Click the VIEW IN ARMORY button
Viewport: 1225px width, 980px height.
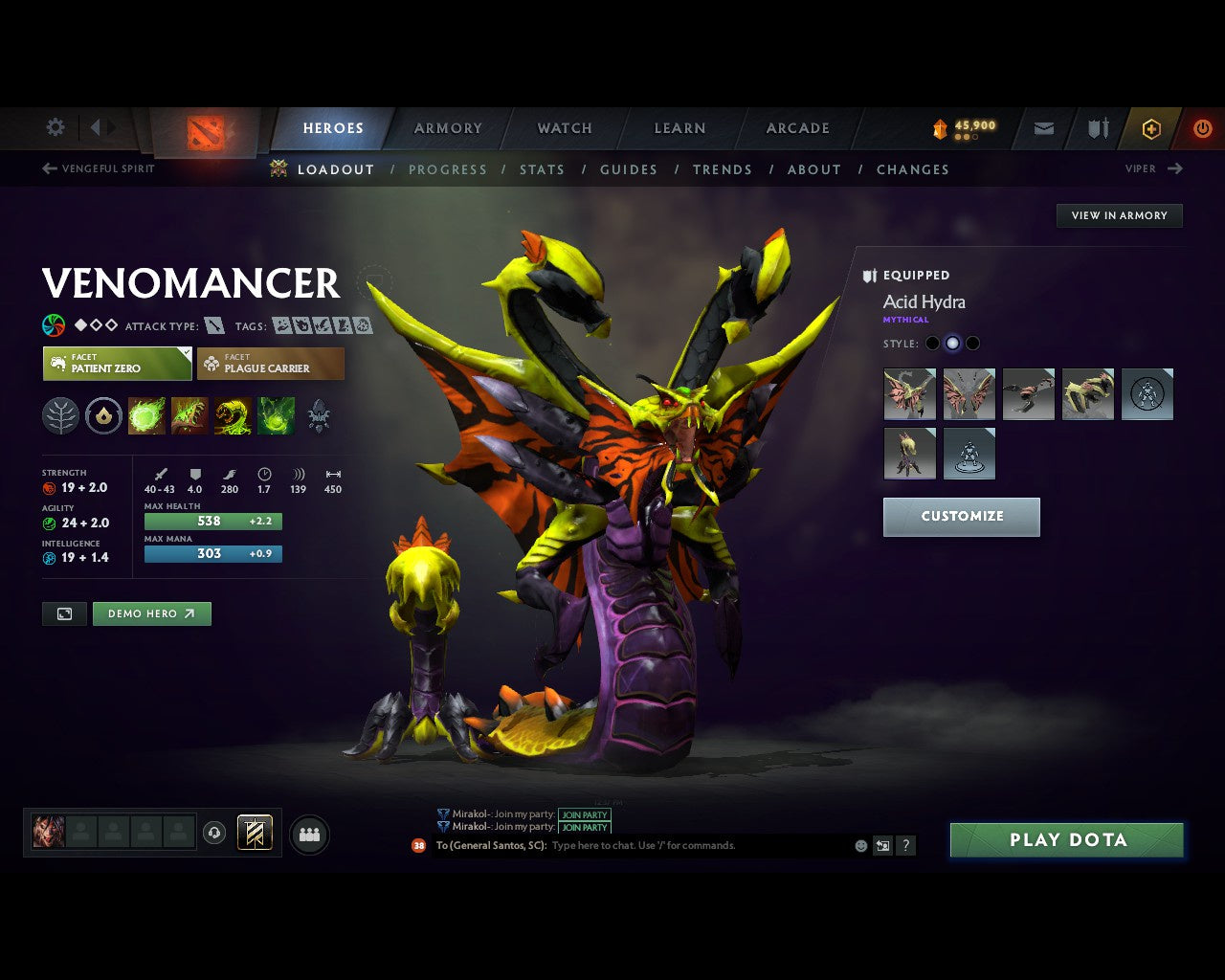(x=1119, y=215)
